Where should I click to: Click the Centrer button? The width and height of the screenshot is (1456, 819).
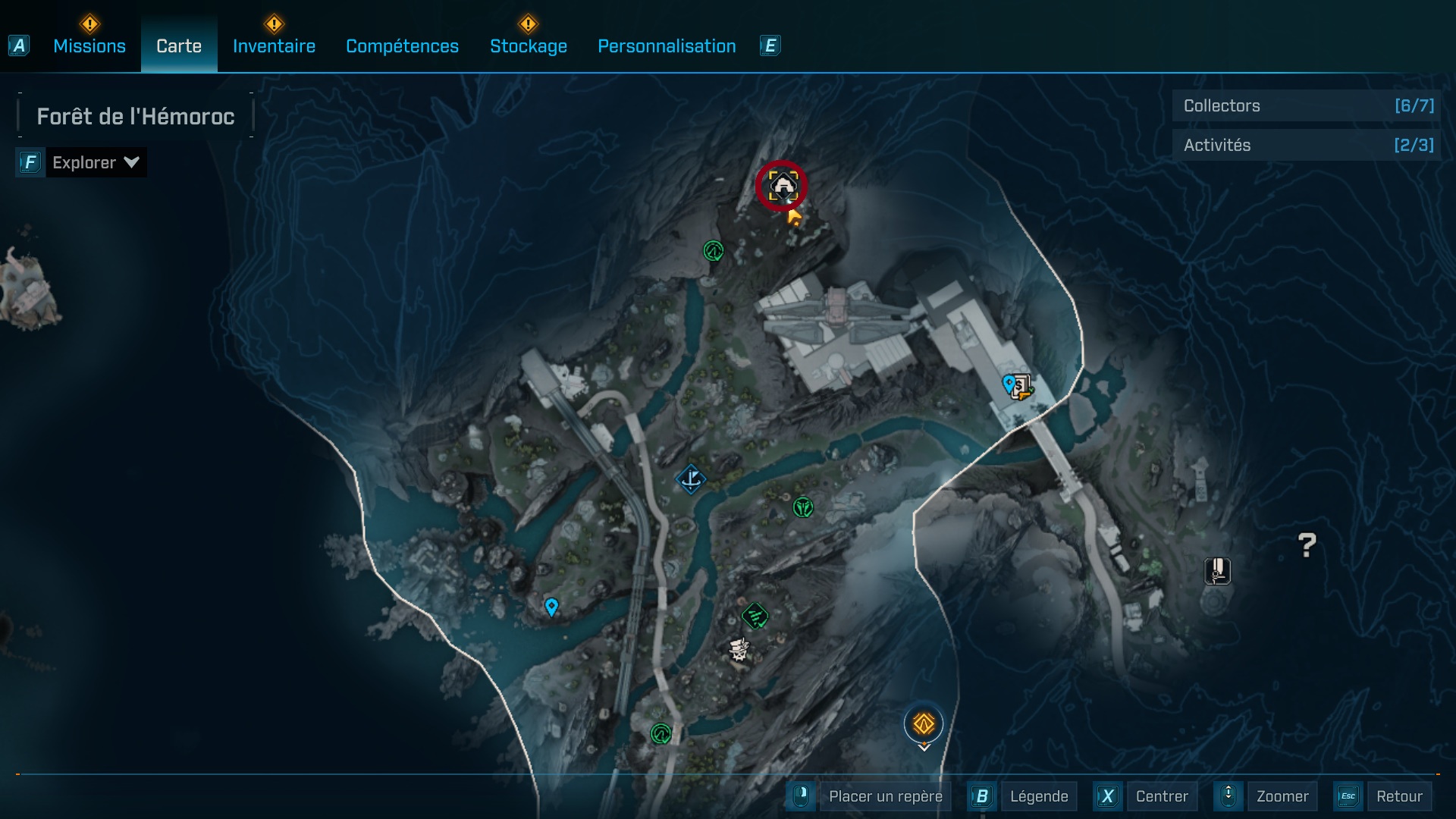pos(1163,796)
